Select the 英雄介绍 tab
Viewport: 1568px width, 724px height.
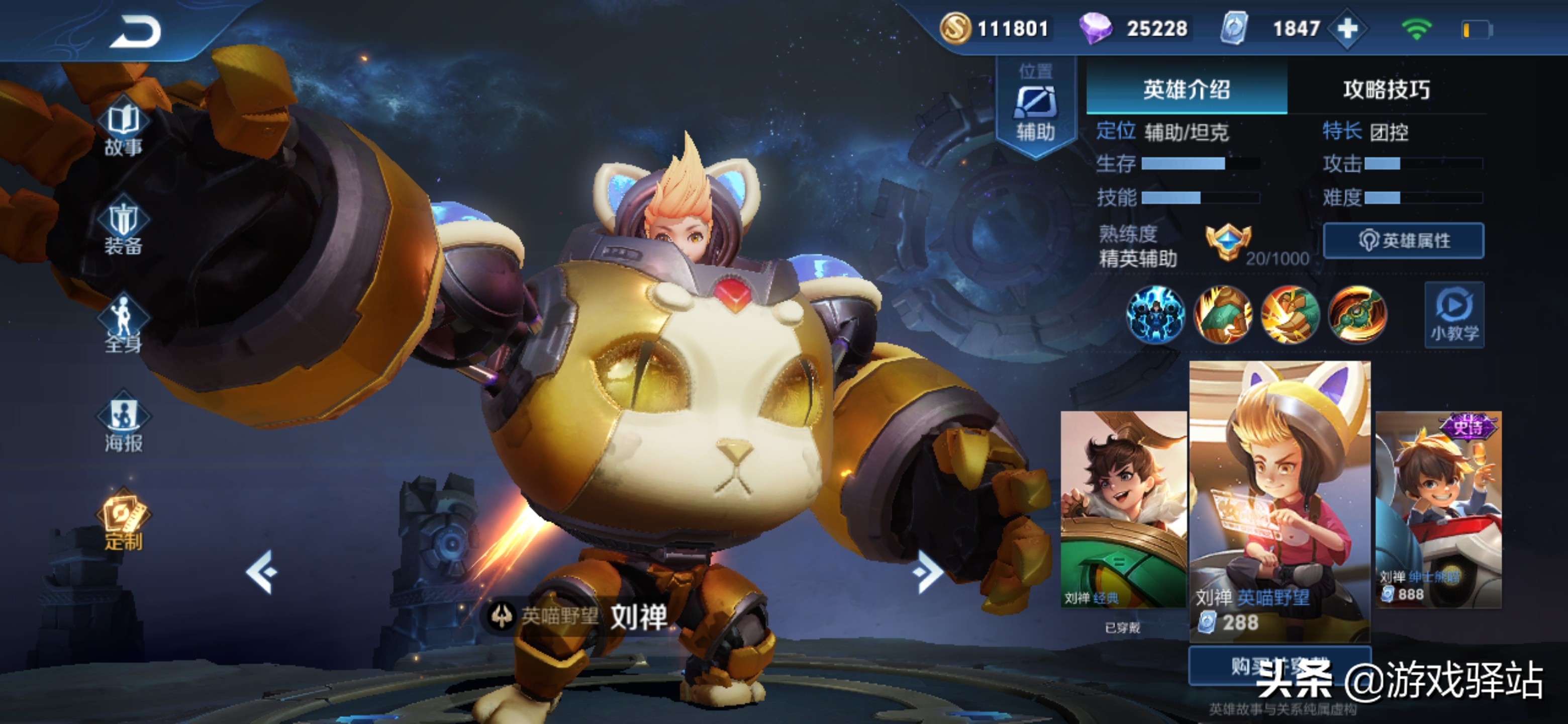1187,89
